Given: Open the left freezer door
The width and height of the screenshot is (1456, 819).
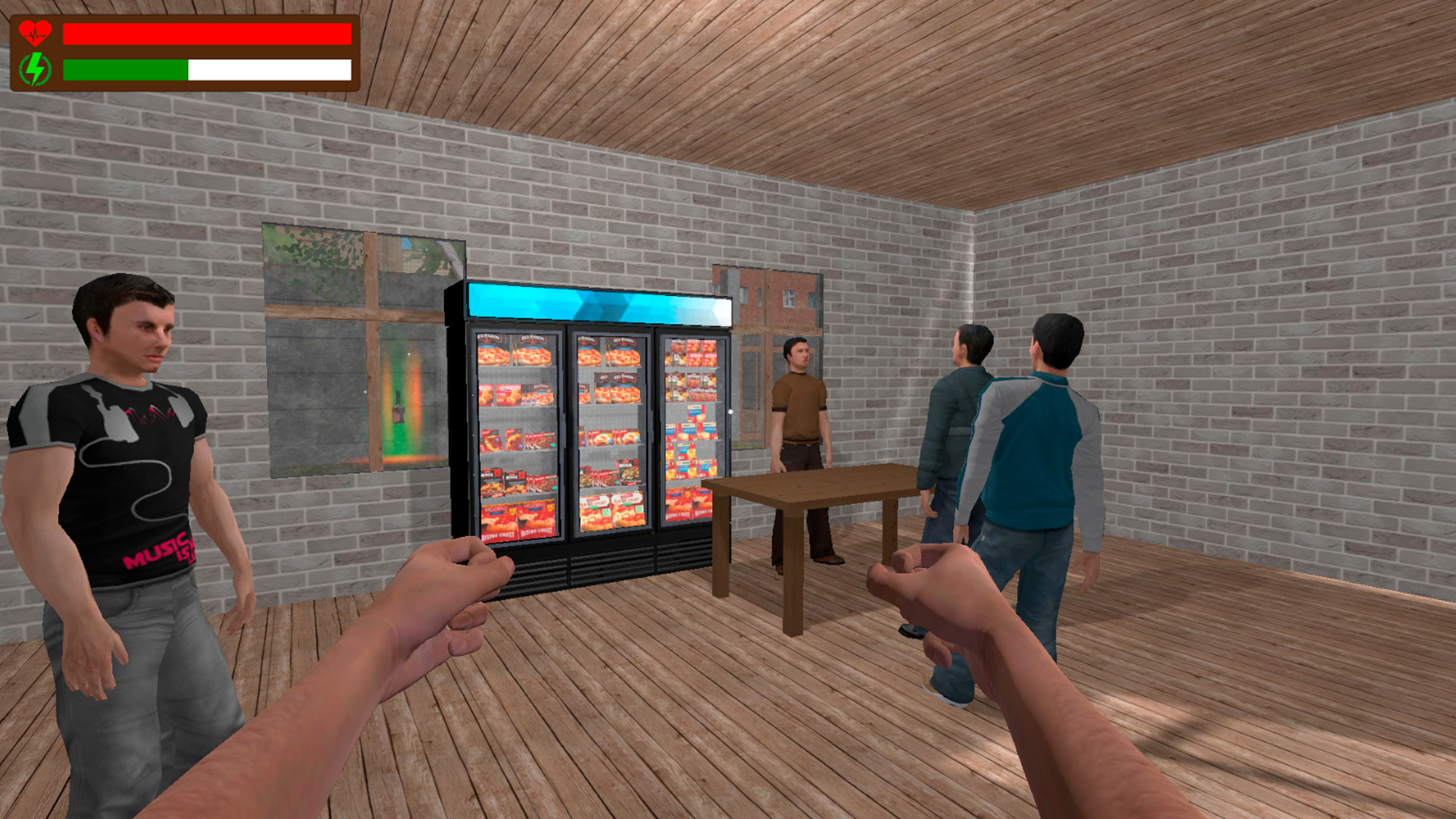Looking at the screenshot, I should [x=516, y=432].
